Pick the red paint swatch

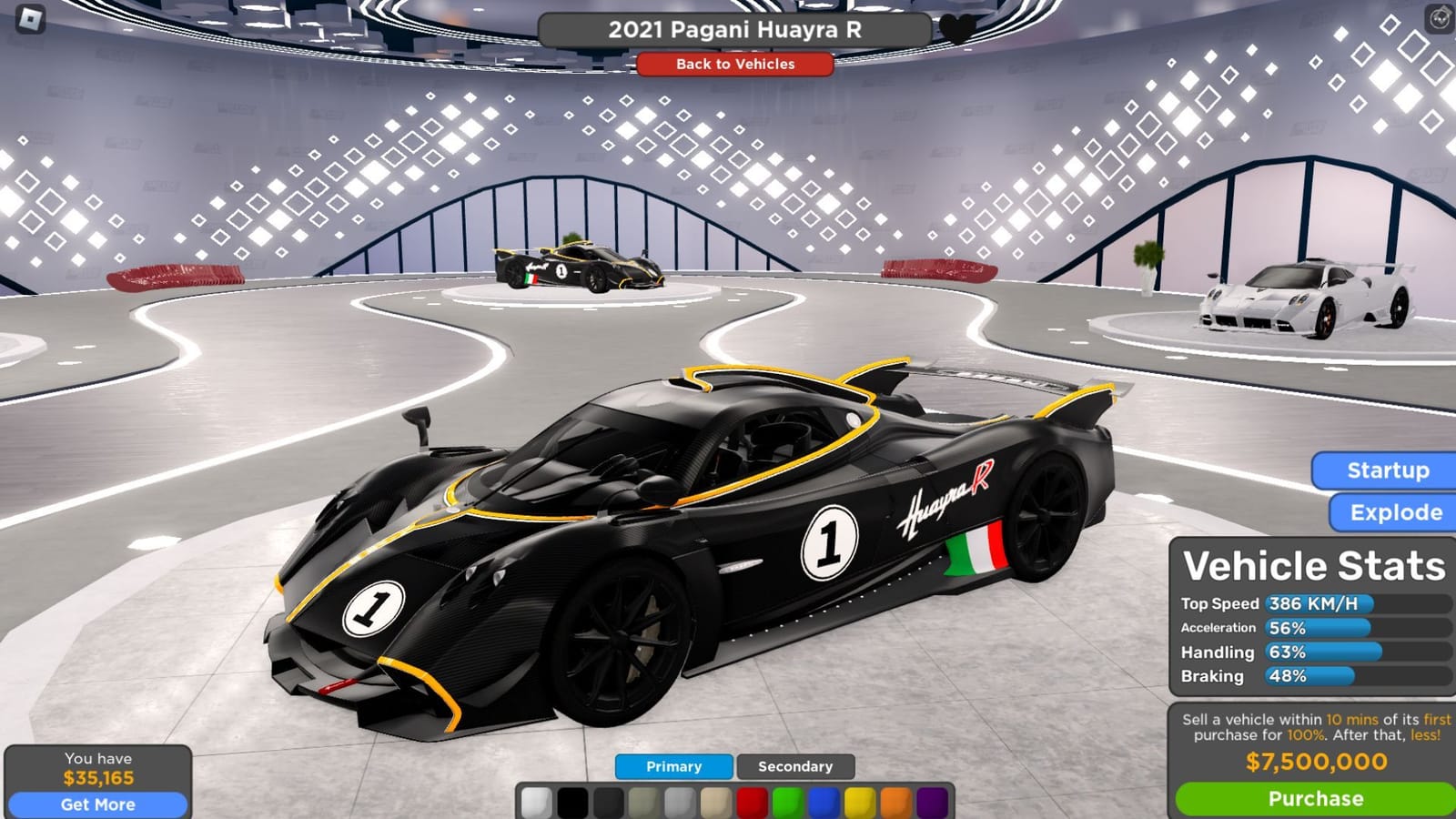coord(752,801)
